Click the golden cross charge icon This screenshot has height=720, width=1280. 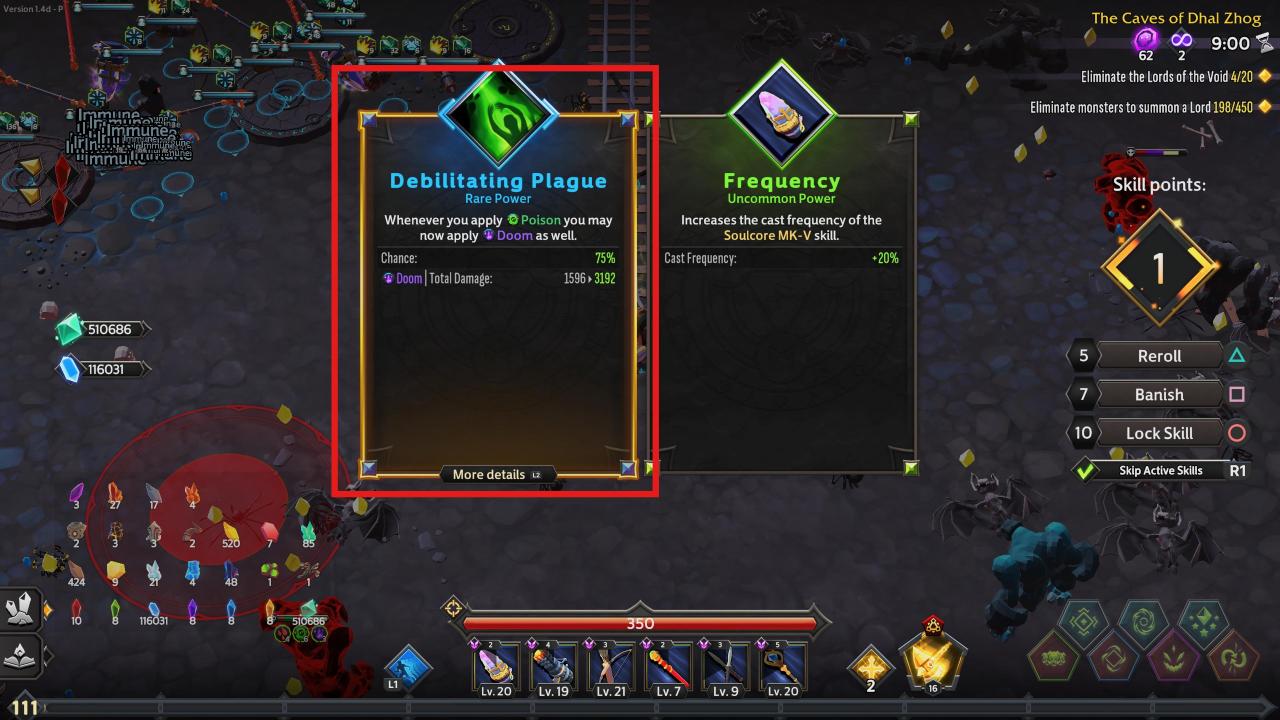click(x=870, y=665)
